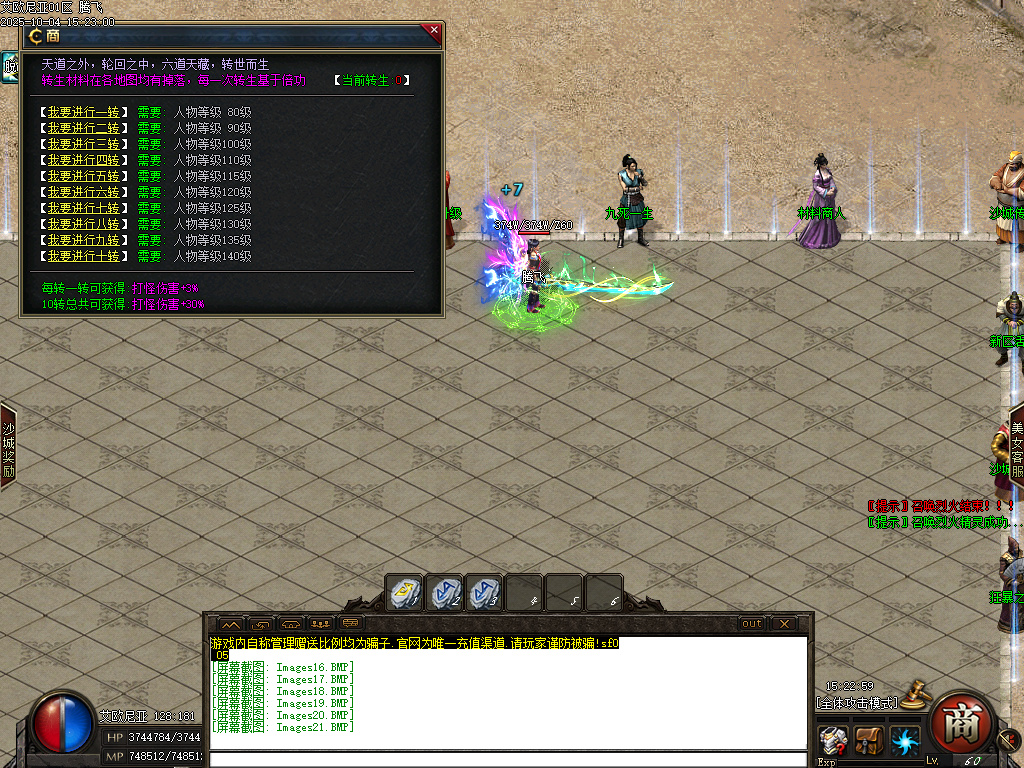Use the blue rune in hotbar slot 3

coord(484,592)
